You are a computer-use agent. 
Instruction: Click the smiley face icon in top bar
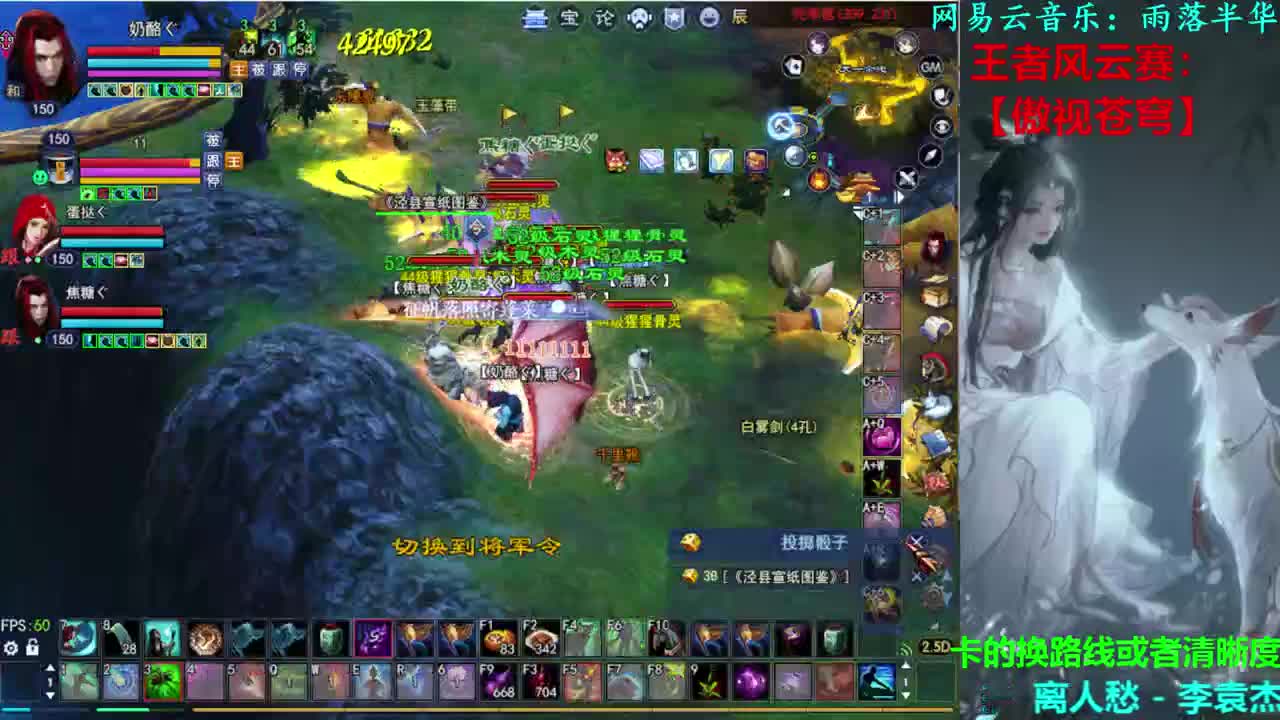pyautogui.click(x=708, y=18)
